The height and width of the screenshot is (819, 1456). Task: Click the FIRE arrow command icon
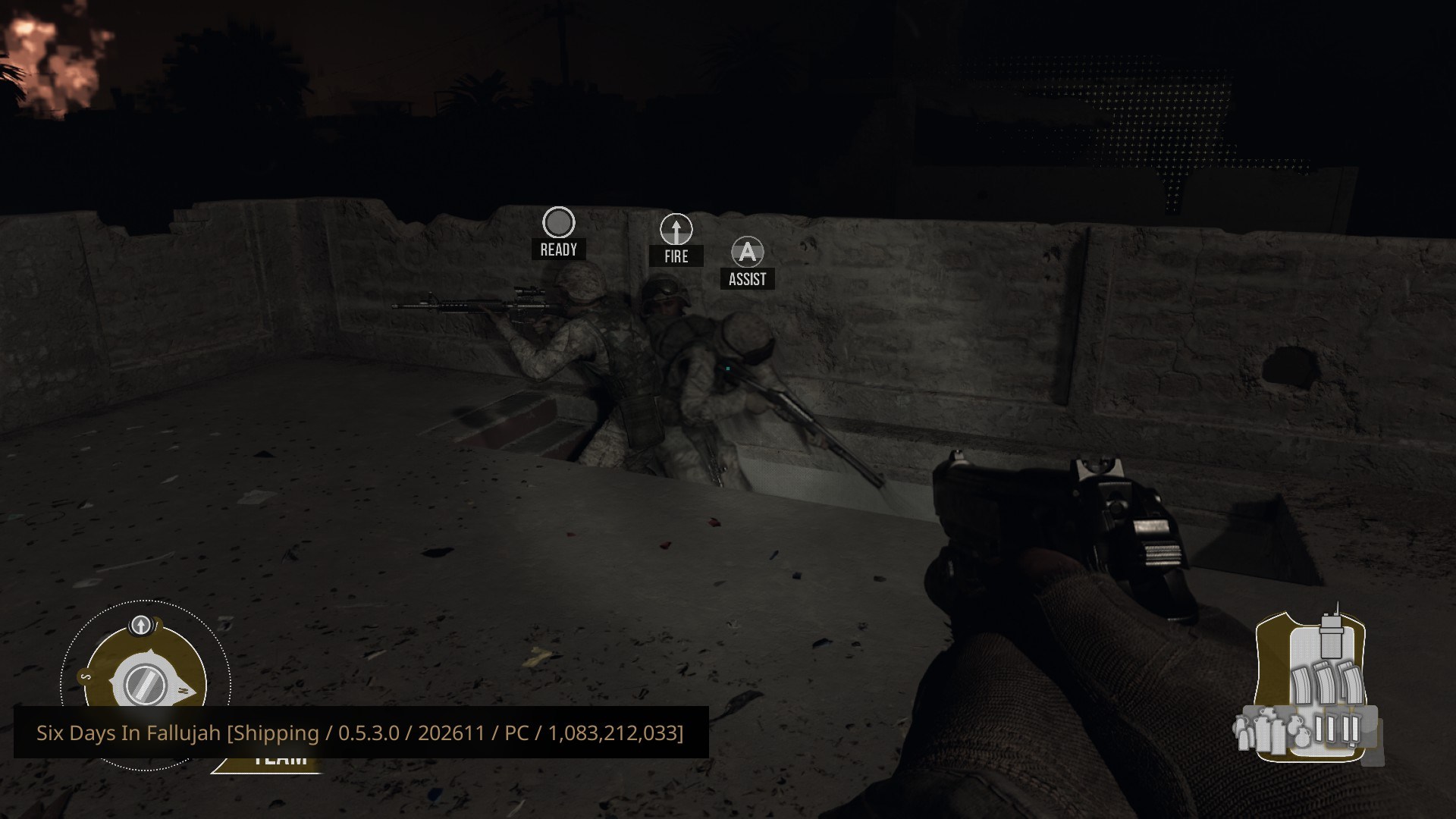[x=676, y=229]
